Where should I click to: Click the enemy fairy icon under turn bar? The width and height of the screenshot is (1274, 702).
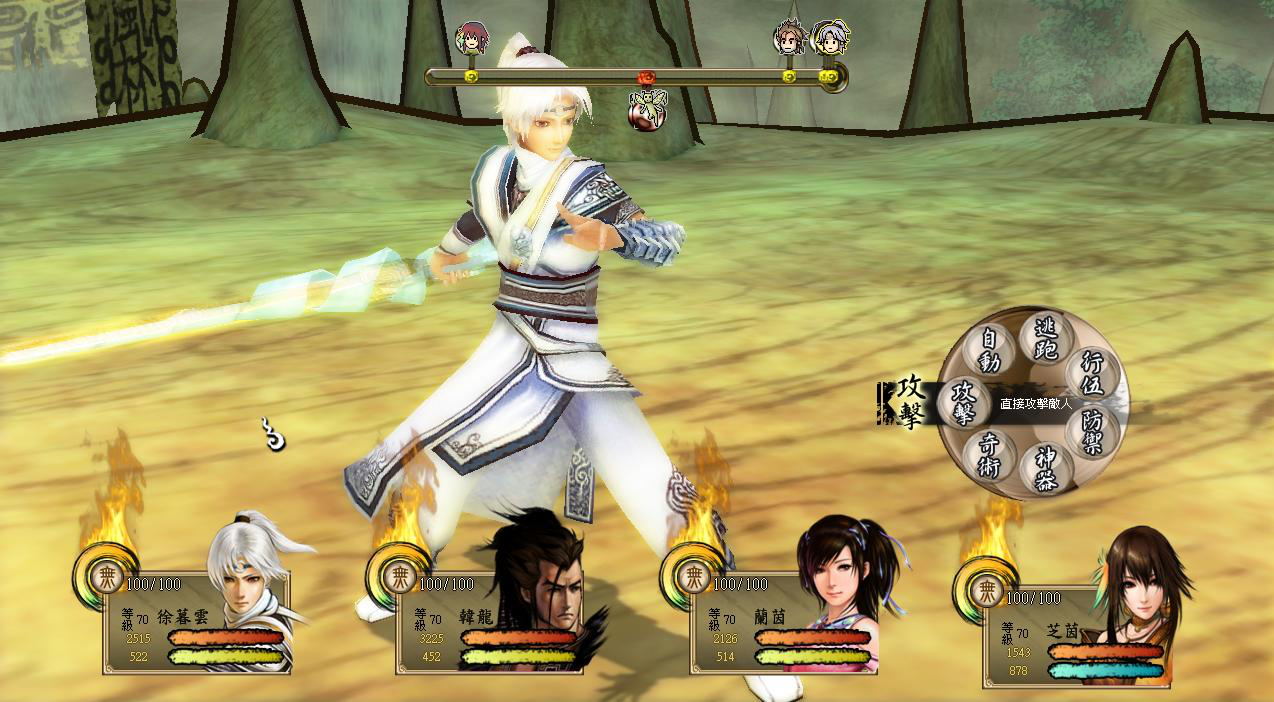645,110
